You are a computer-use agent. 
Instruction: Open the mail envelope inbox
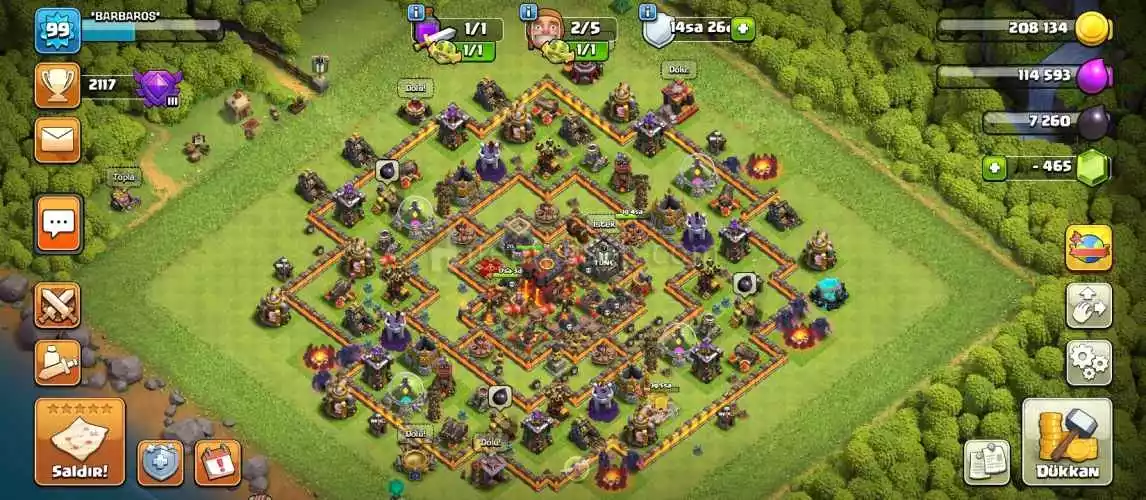[x=58, y=139]
